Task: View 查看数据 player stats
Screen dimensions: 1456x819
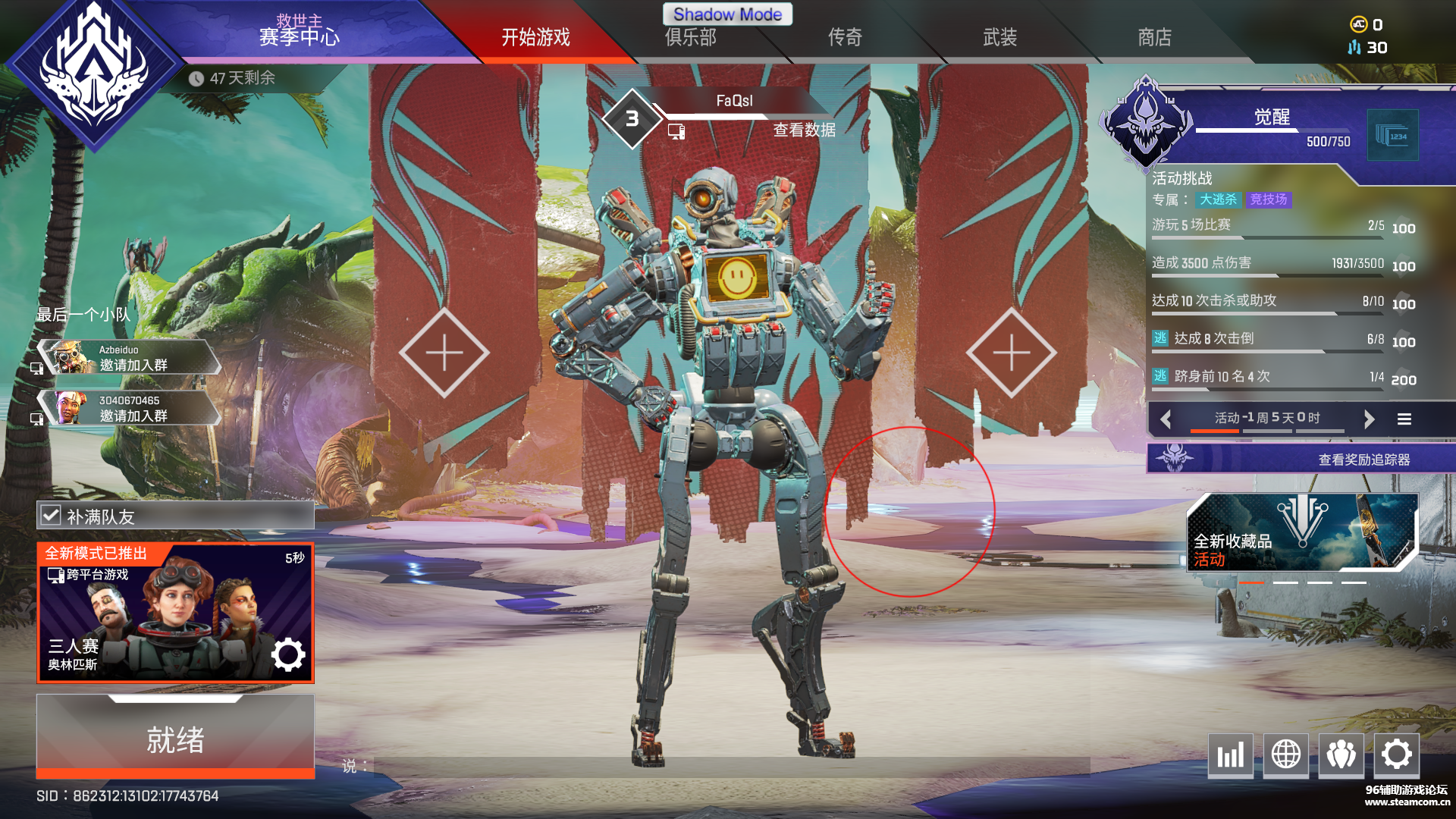Action: click(804, 130)
